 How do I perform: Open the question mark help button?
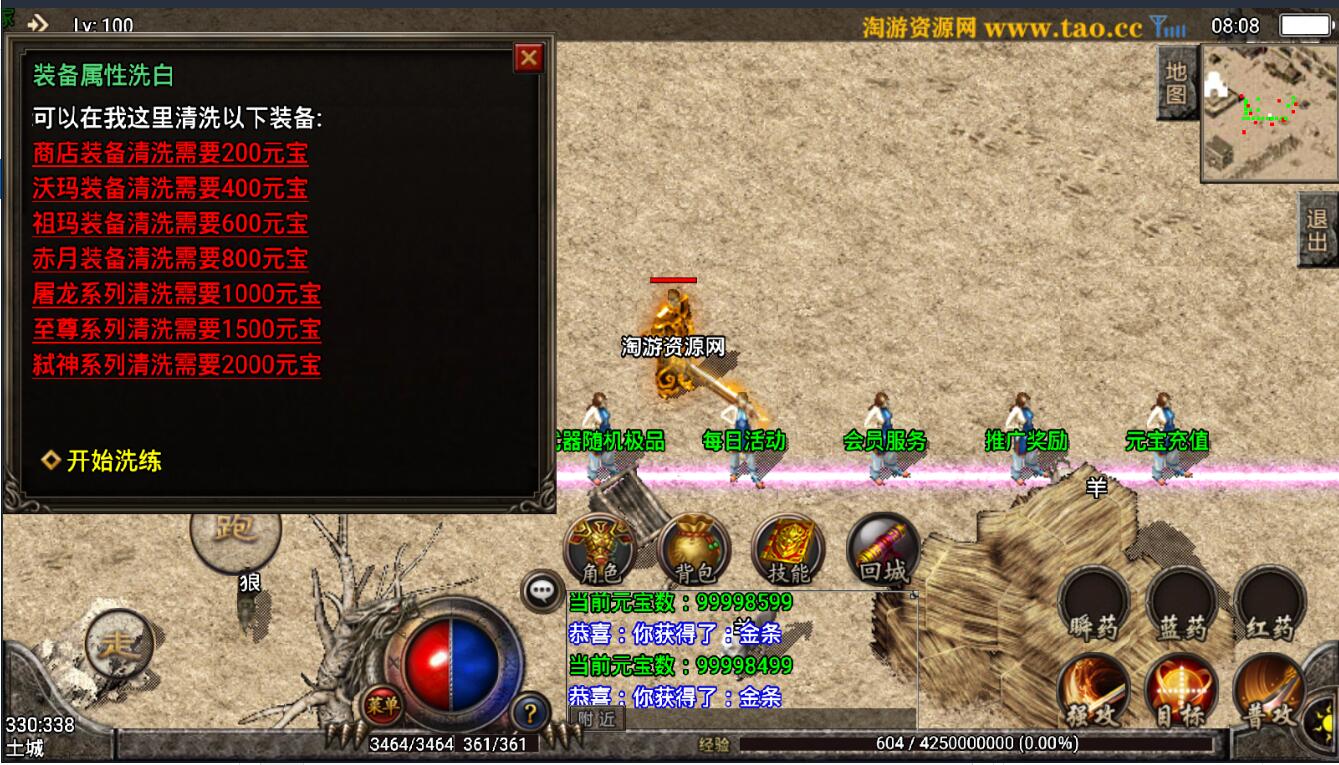(x=530, y=713)
